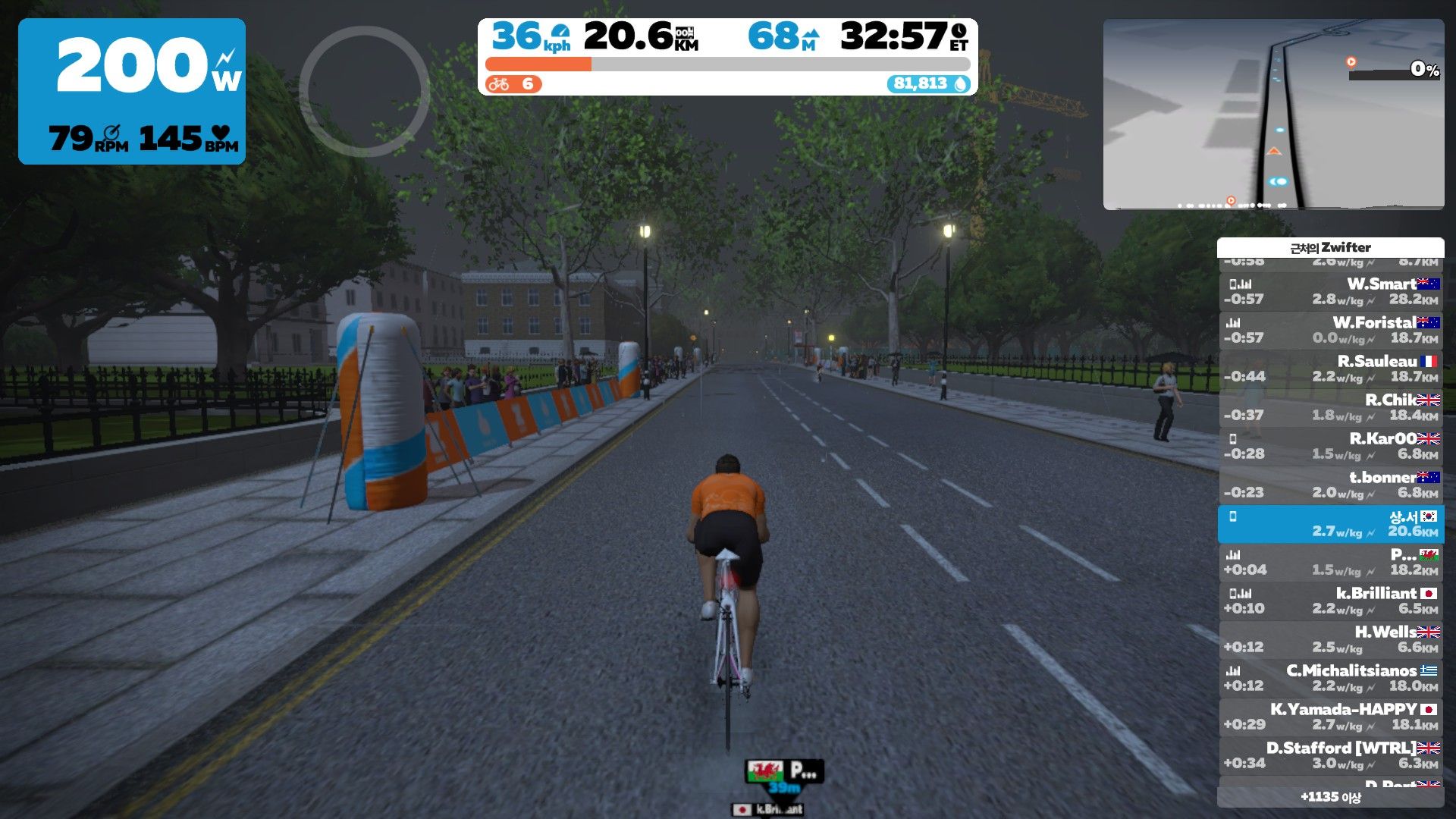Pick t.bonner from the rider list

(1331, 485)
